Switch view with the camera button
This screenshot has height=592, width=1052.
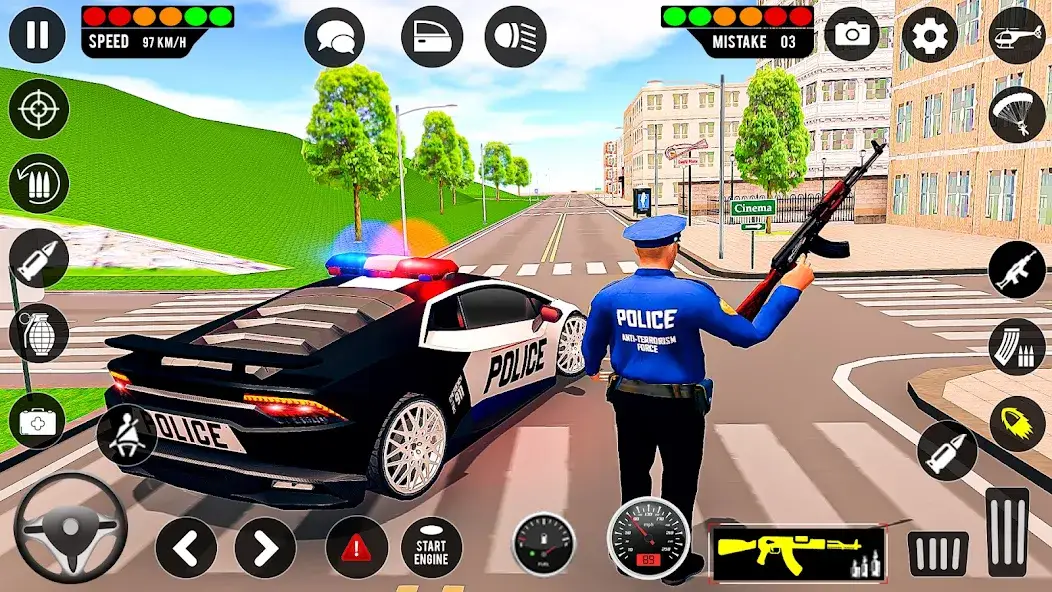[851, 35]
